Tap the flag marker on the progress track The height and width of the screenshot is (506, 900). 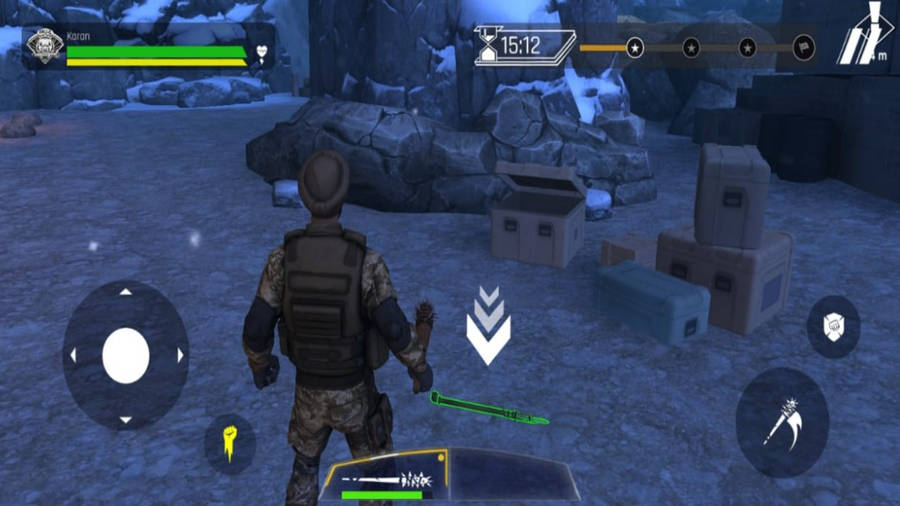click(803, 47)
